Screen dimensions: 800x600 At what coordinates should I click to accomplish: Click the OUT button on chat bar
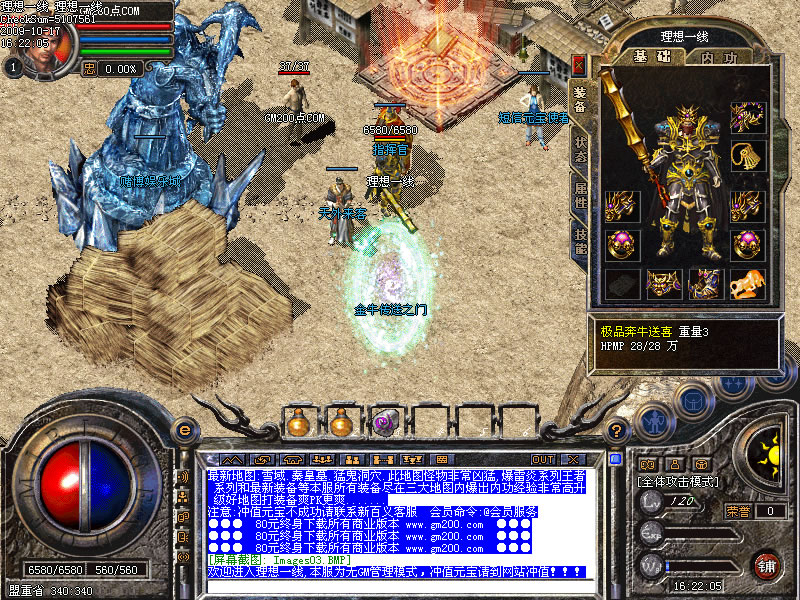(544, 460)
